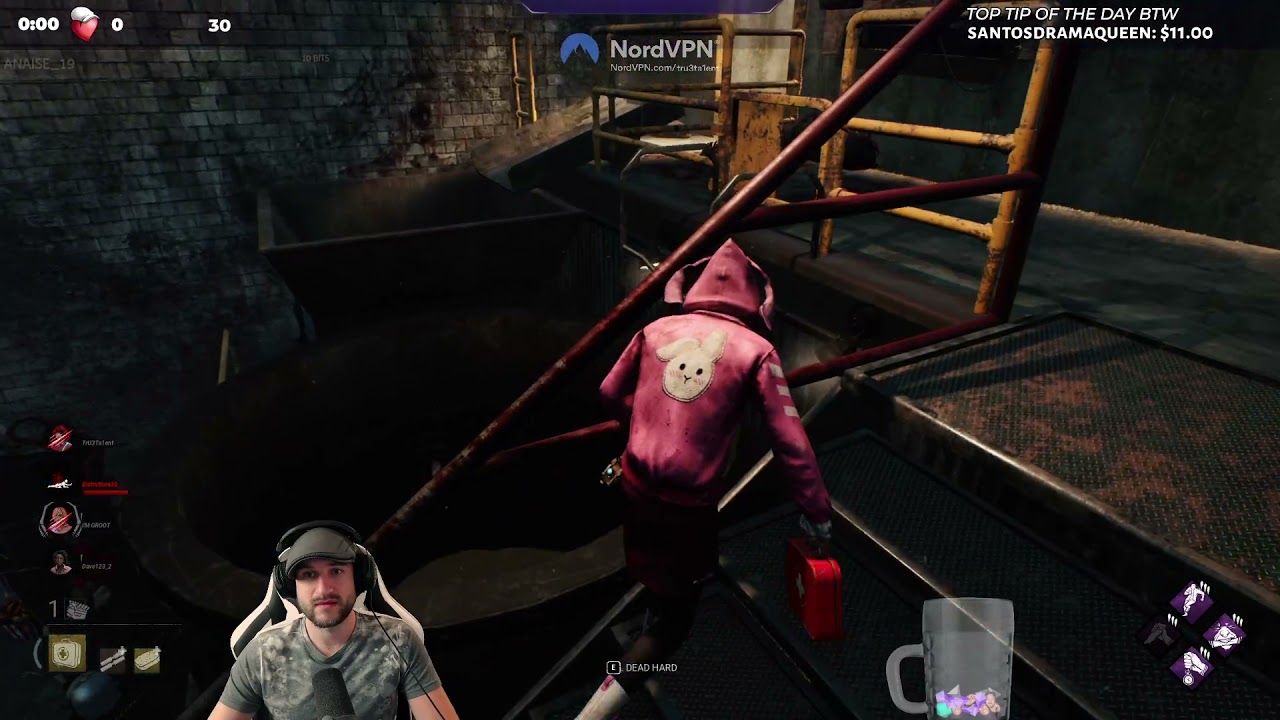This screenshot has height=720, width=1280.
Task: Click the styptic syringe add-on icon
Action: click(112, 658)
